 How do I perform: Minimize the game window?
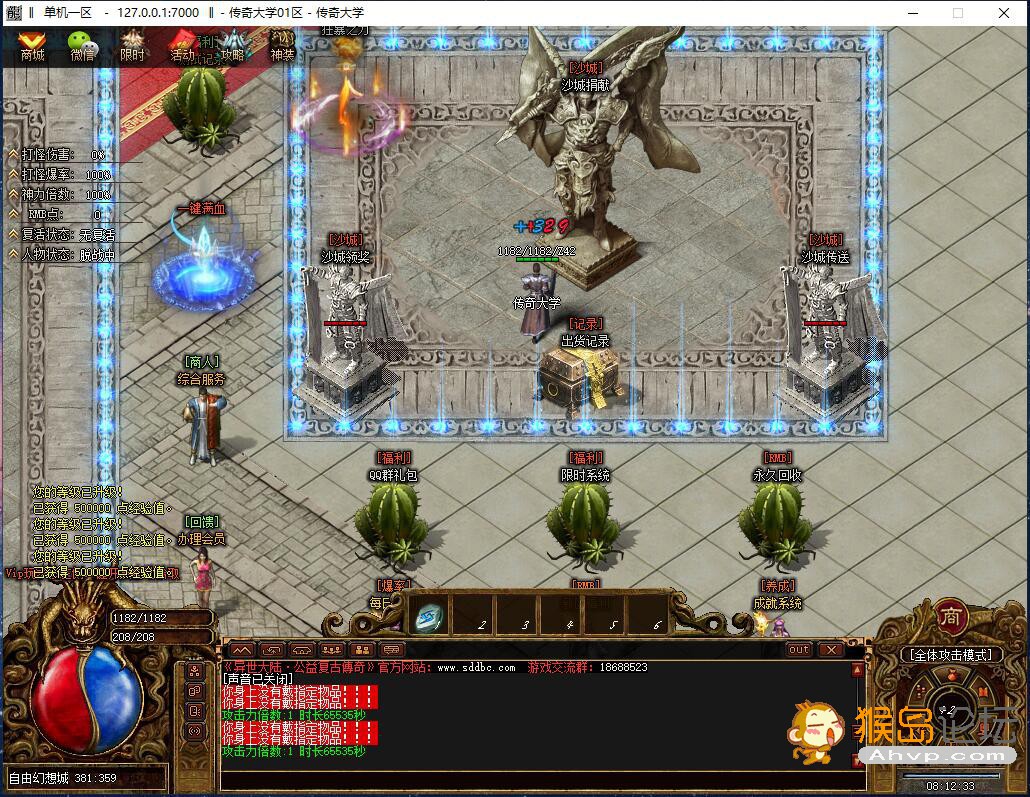[910, 12]
